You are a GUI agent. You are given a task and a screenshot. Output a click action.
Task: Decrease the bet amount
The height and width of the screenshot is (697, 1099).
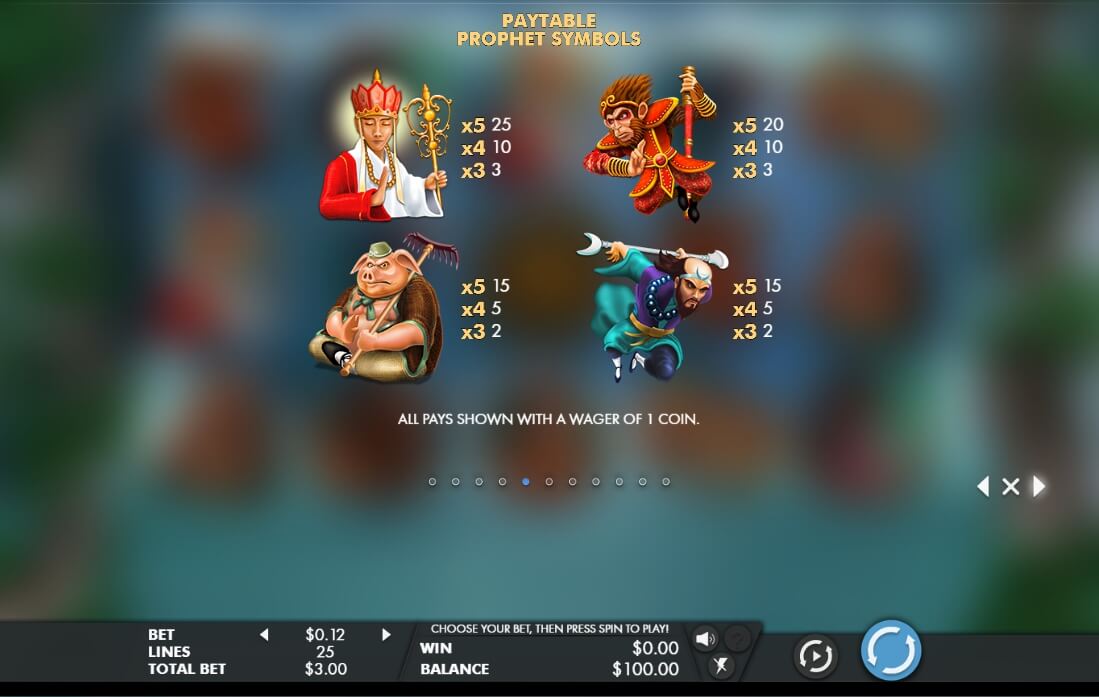pyautogui.click(x=264, y=635)
